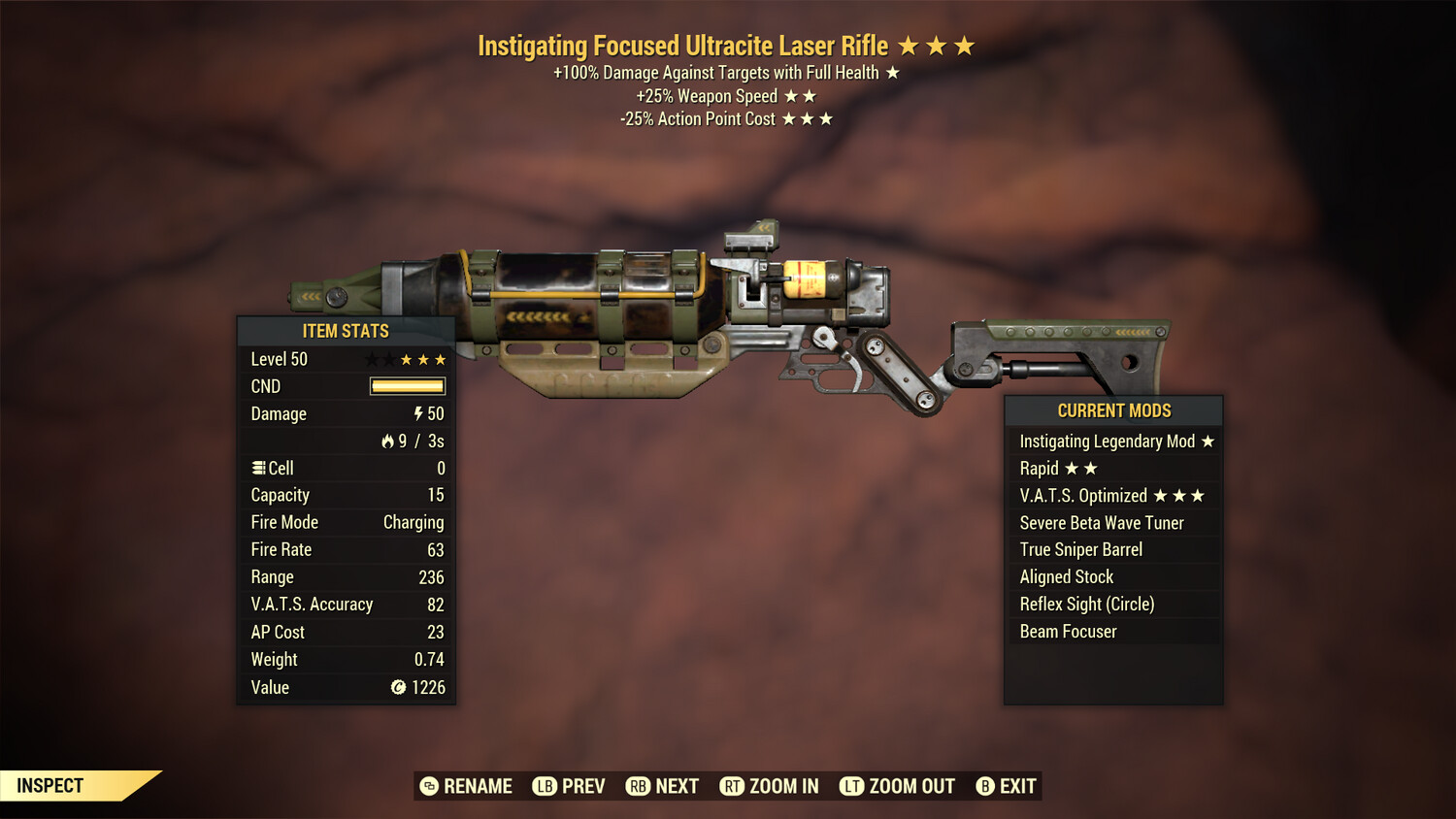Select the fire damage-over-time icon
The image size is (1456, 819).
tap(388, 441)
